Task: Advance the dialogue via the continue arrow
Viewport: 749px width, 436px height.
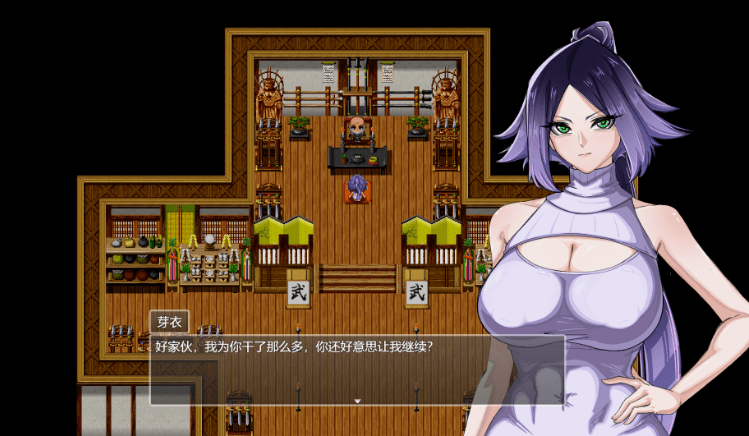Action: (357, 400)
